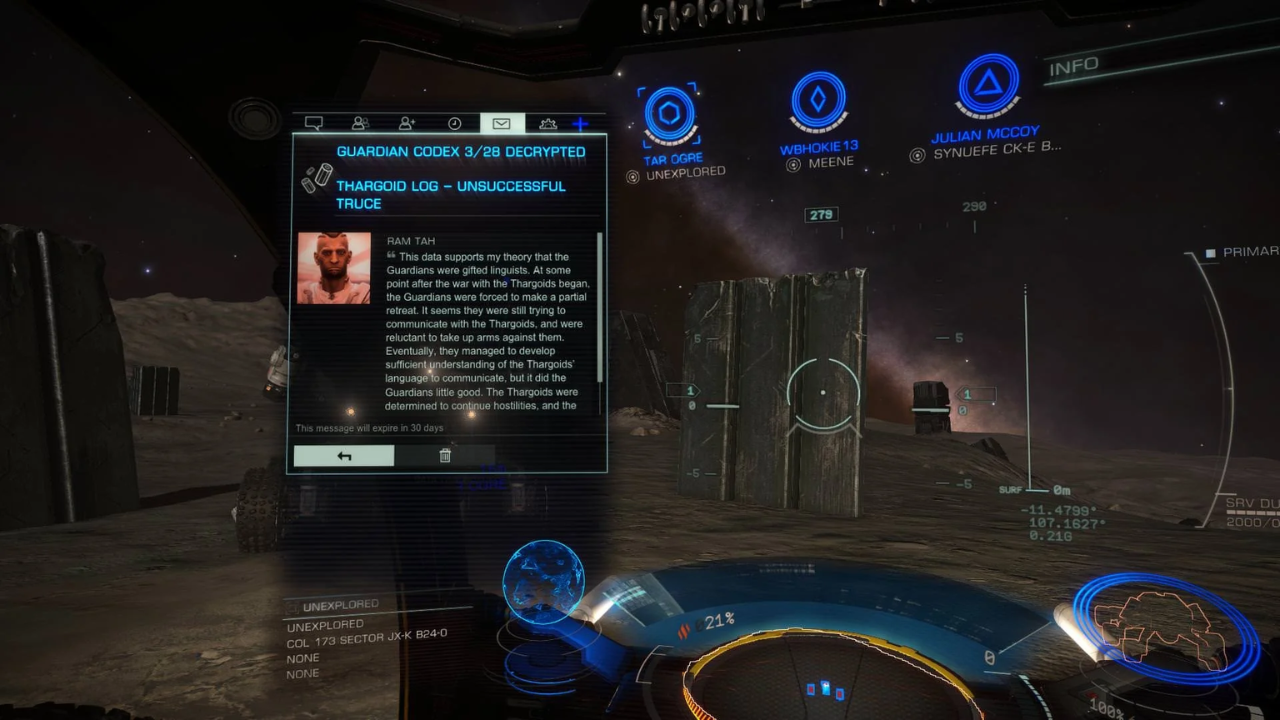Select the inbox envelope tab

pos(501,123)
